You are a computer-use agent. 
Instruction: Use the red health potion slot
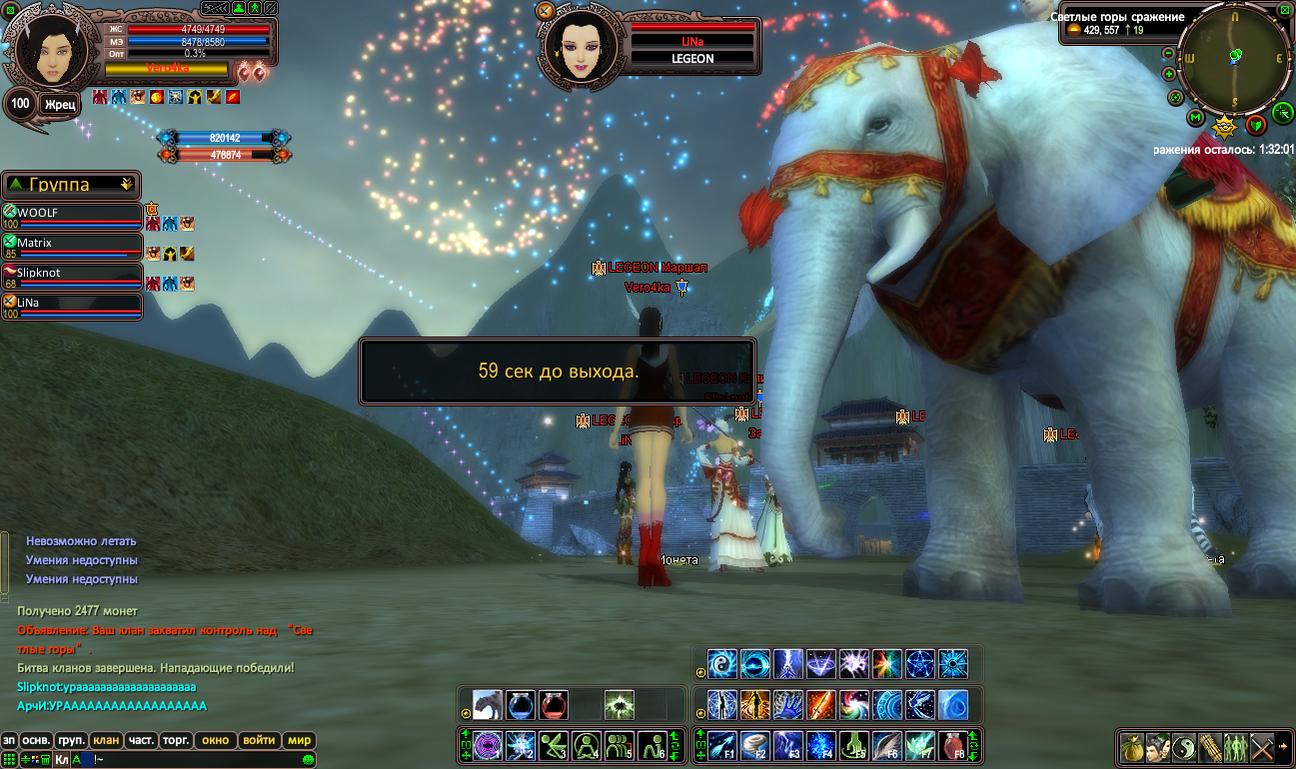tap(554, 705)
